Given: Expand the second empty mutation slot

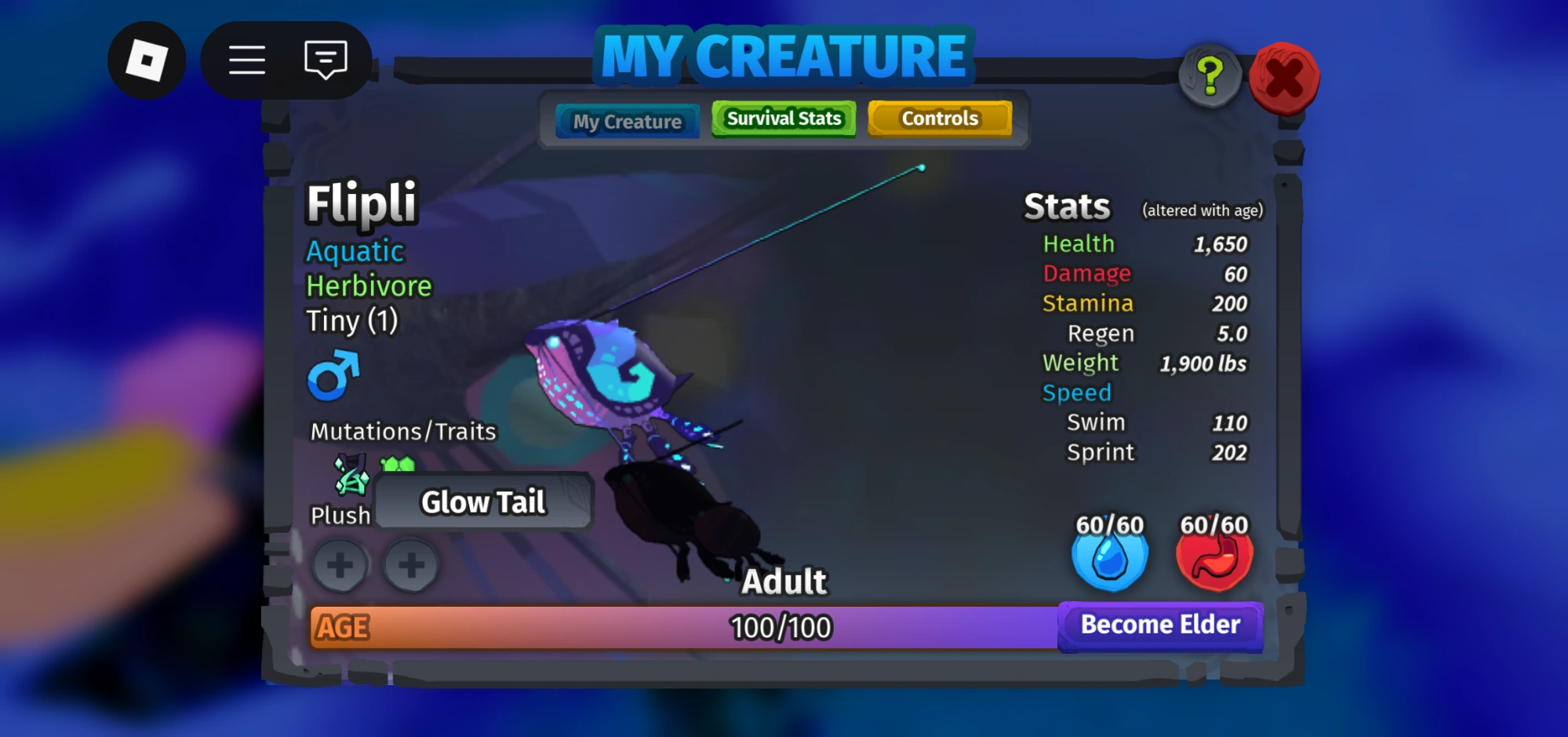Looking at the screenshot, I should point(410,564).
